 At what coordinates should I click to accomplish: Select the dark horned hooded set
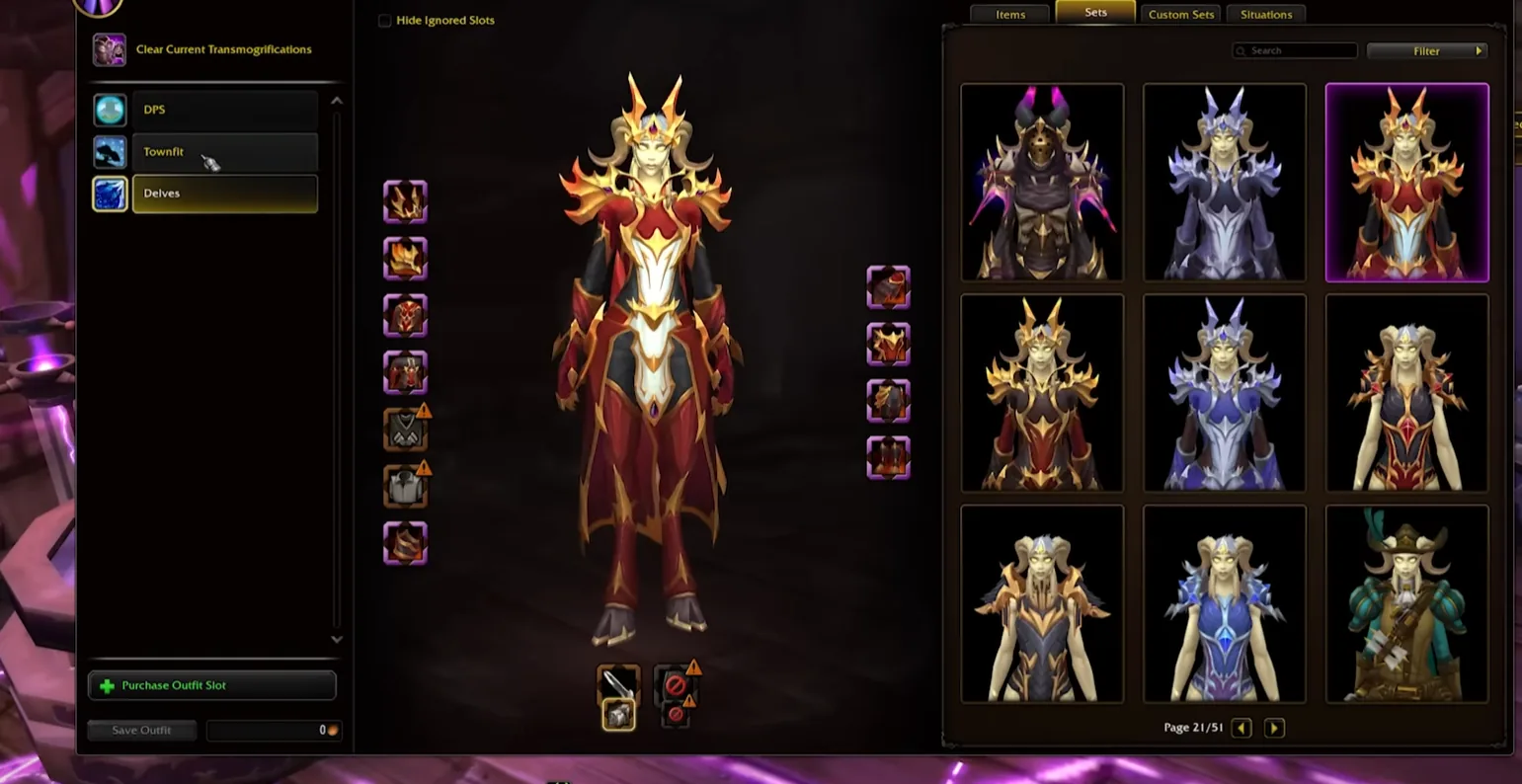[1042, 183]
